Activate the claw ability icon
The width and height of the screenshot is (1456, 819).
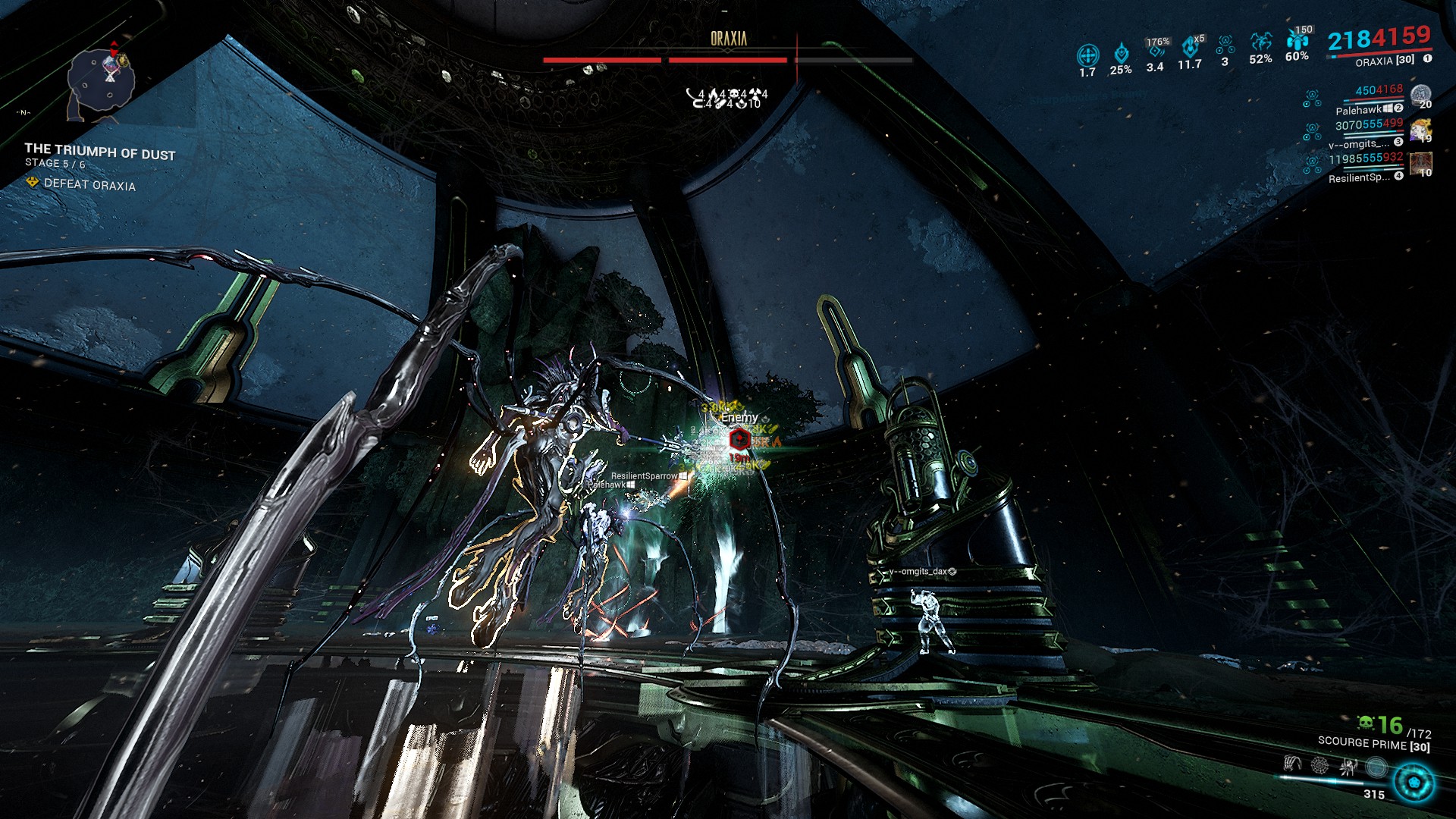[x=1292, y=765]
